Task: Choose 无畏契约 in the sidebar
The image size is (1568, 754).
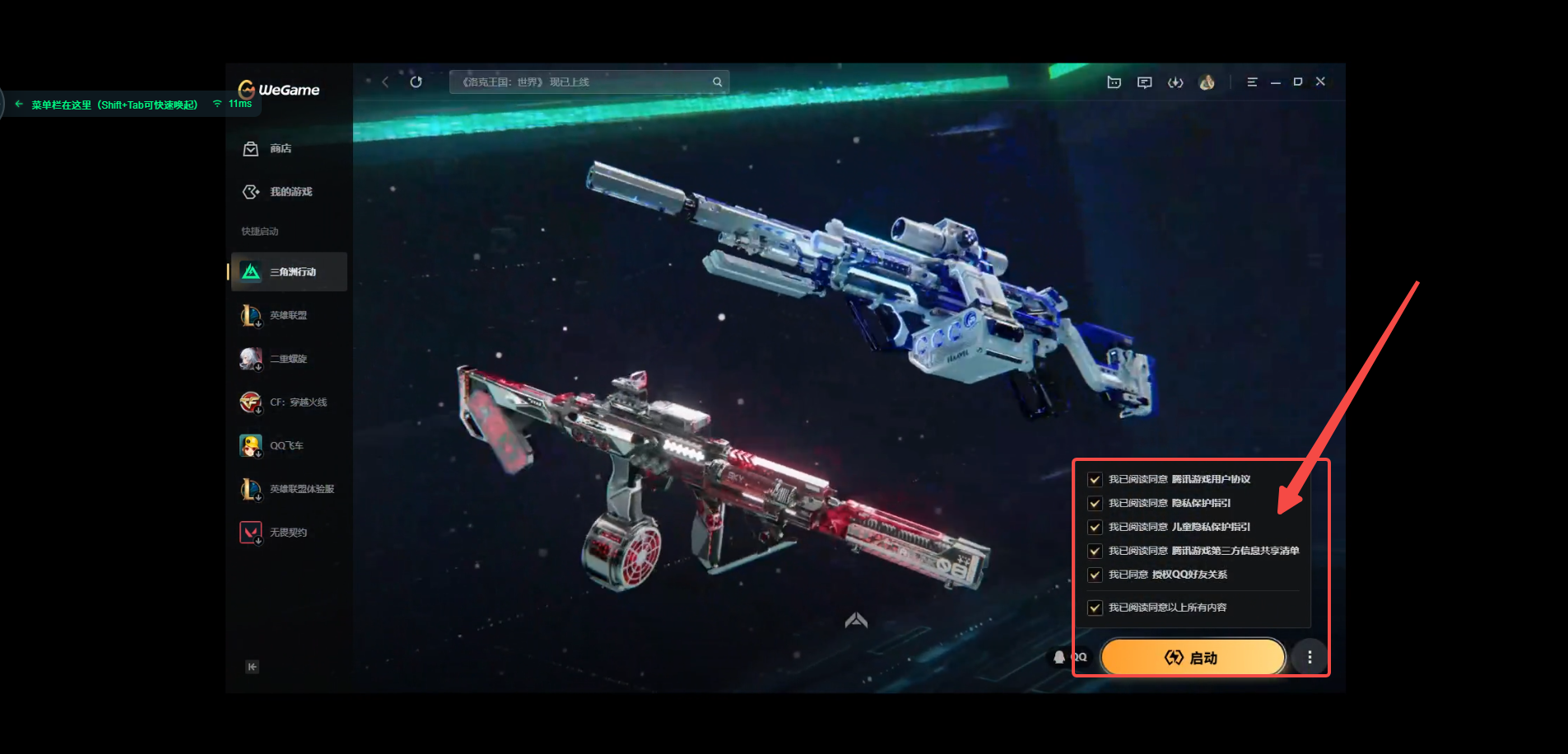Action: click(x=287, y=533)
